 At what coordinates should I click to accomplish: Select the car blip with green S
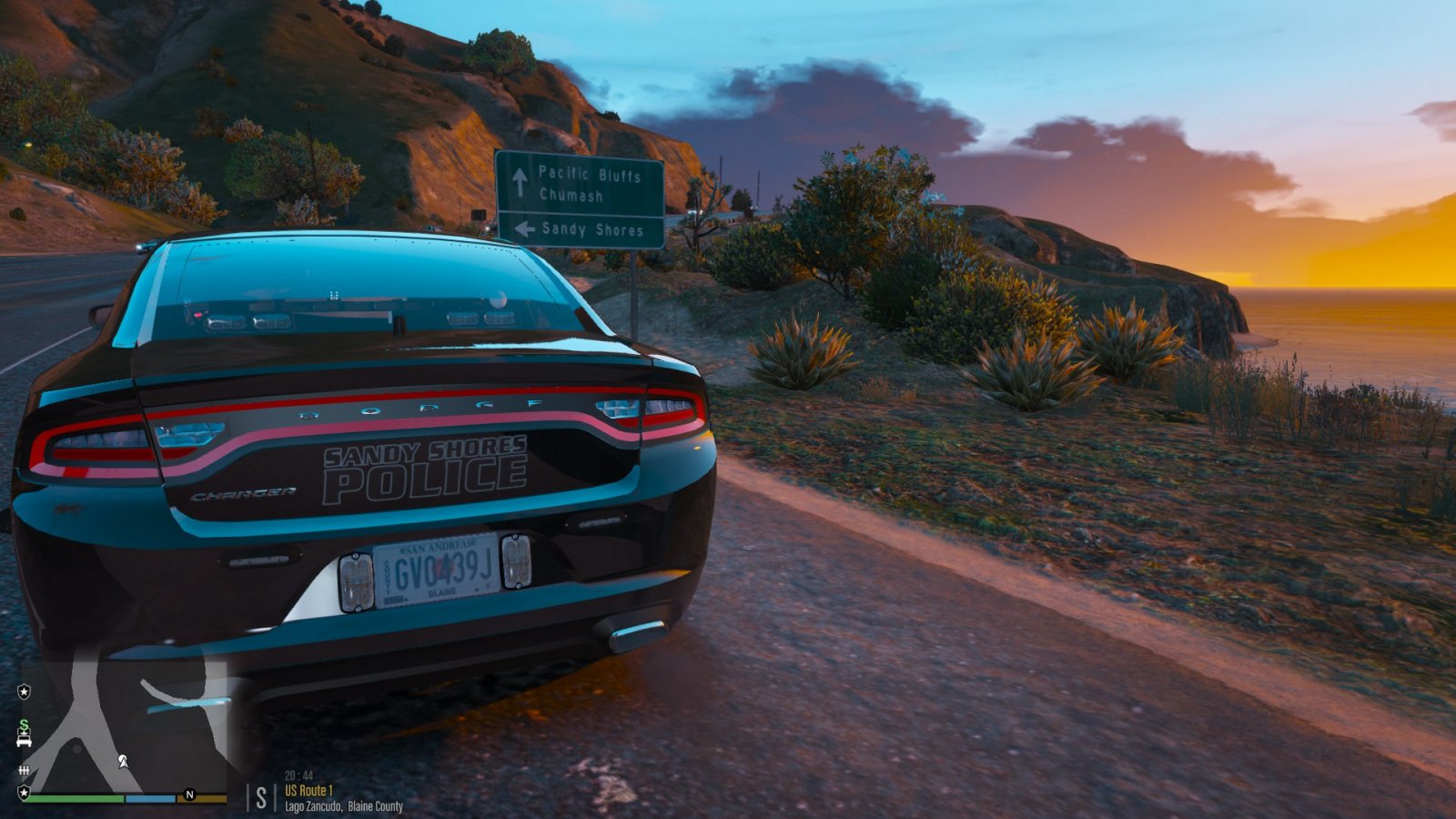(24, 733)
